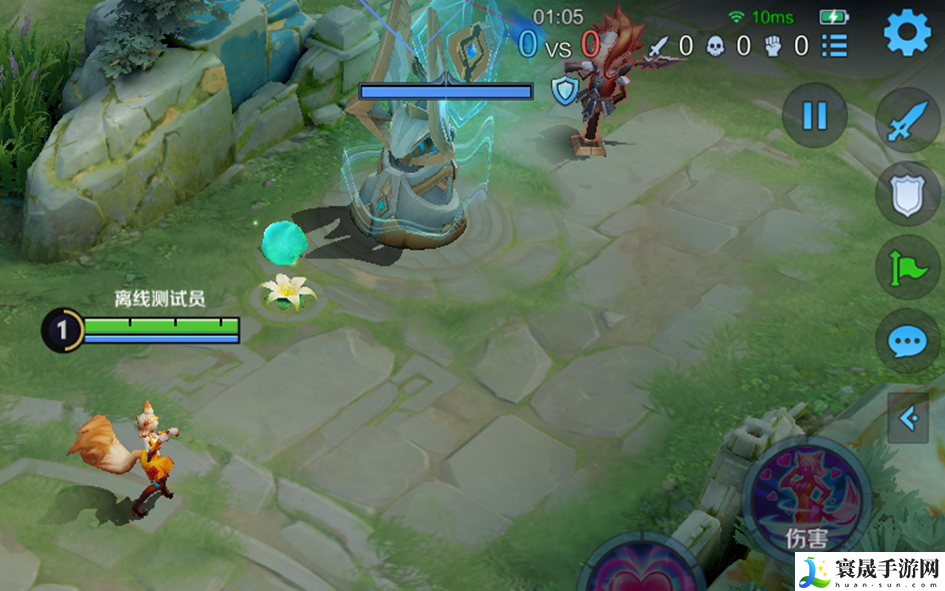
Task: Open the chat bubble quick messages
Action: tap(907, 342)
